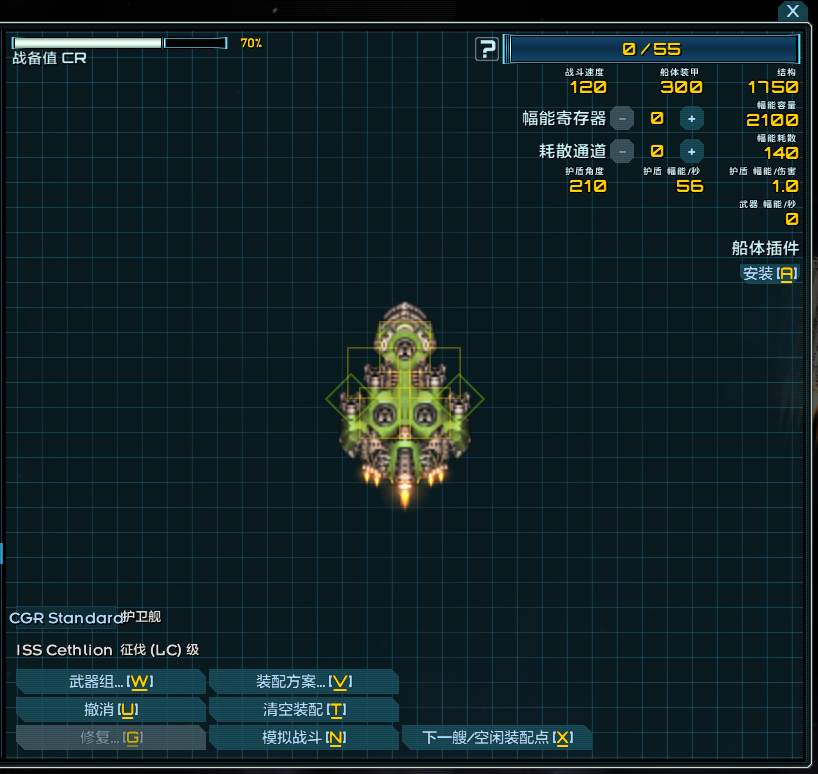Close the refit screen with X

click(792, 12)
